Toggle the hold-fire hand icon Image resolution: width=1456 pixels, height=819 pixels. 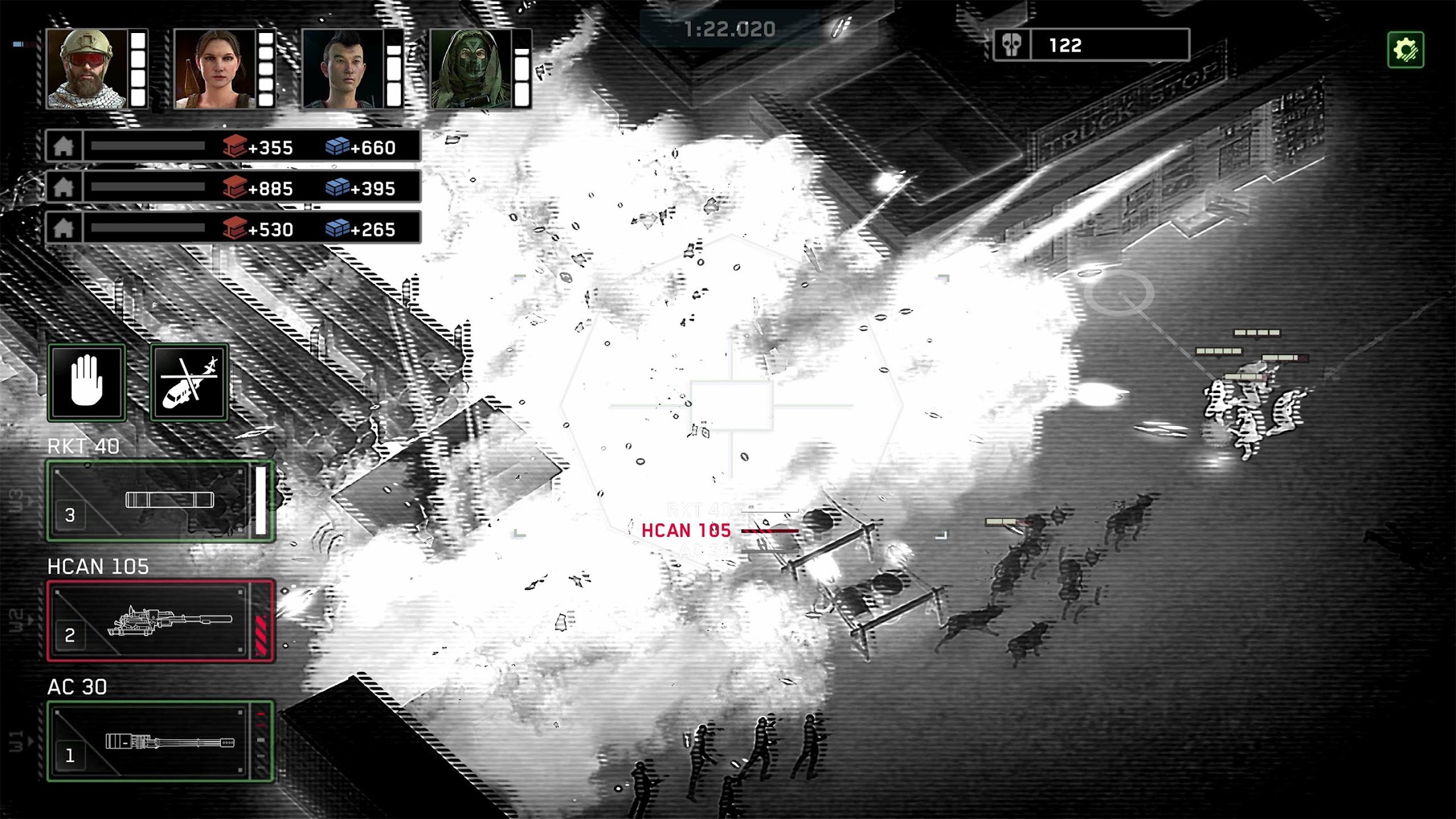(x=87, y=380)
